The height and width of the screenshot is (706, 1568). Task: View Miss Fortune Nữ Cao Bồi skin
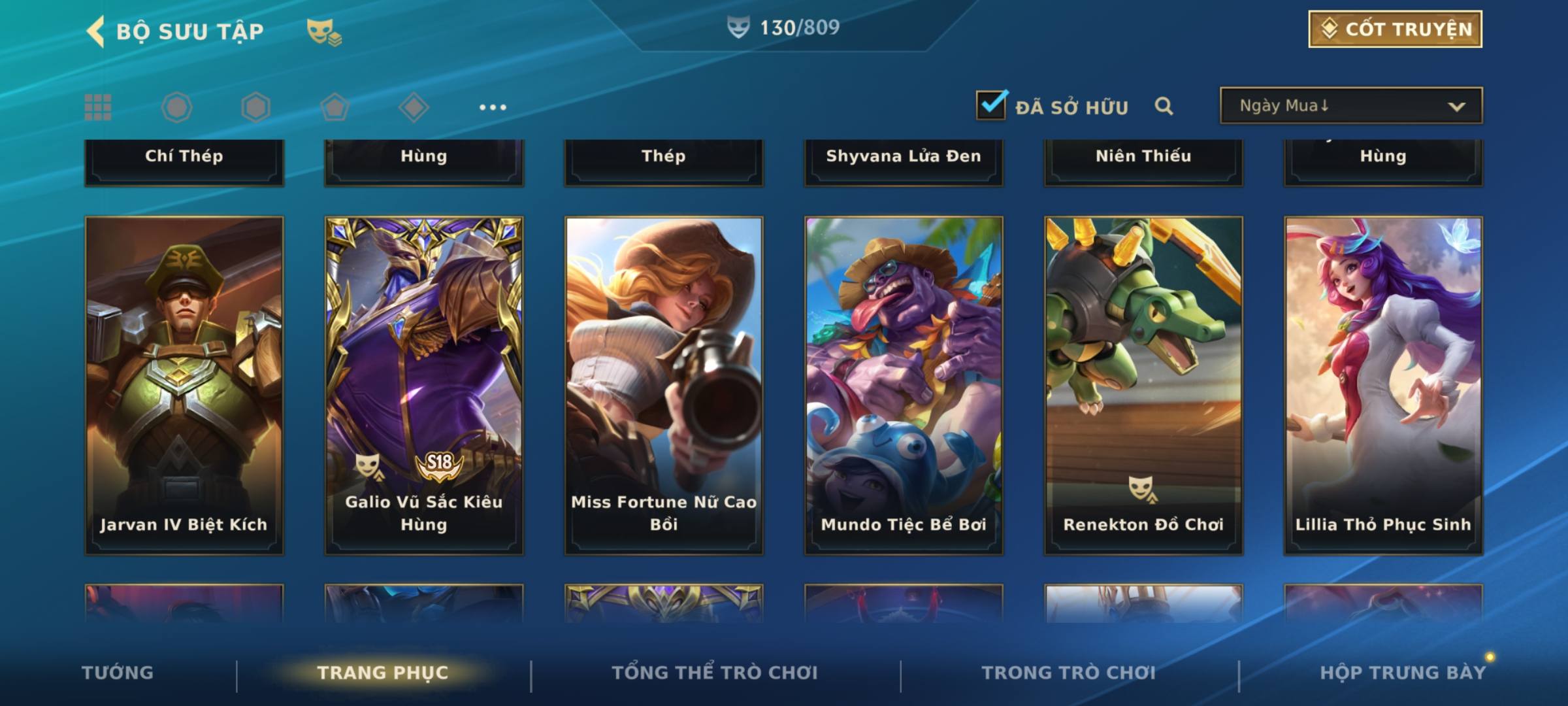[664, 386]
